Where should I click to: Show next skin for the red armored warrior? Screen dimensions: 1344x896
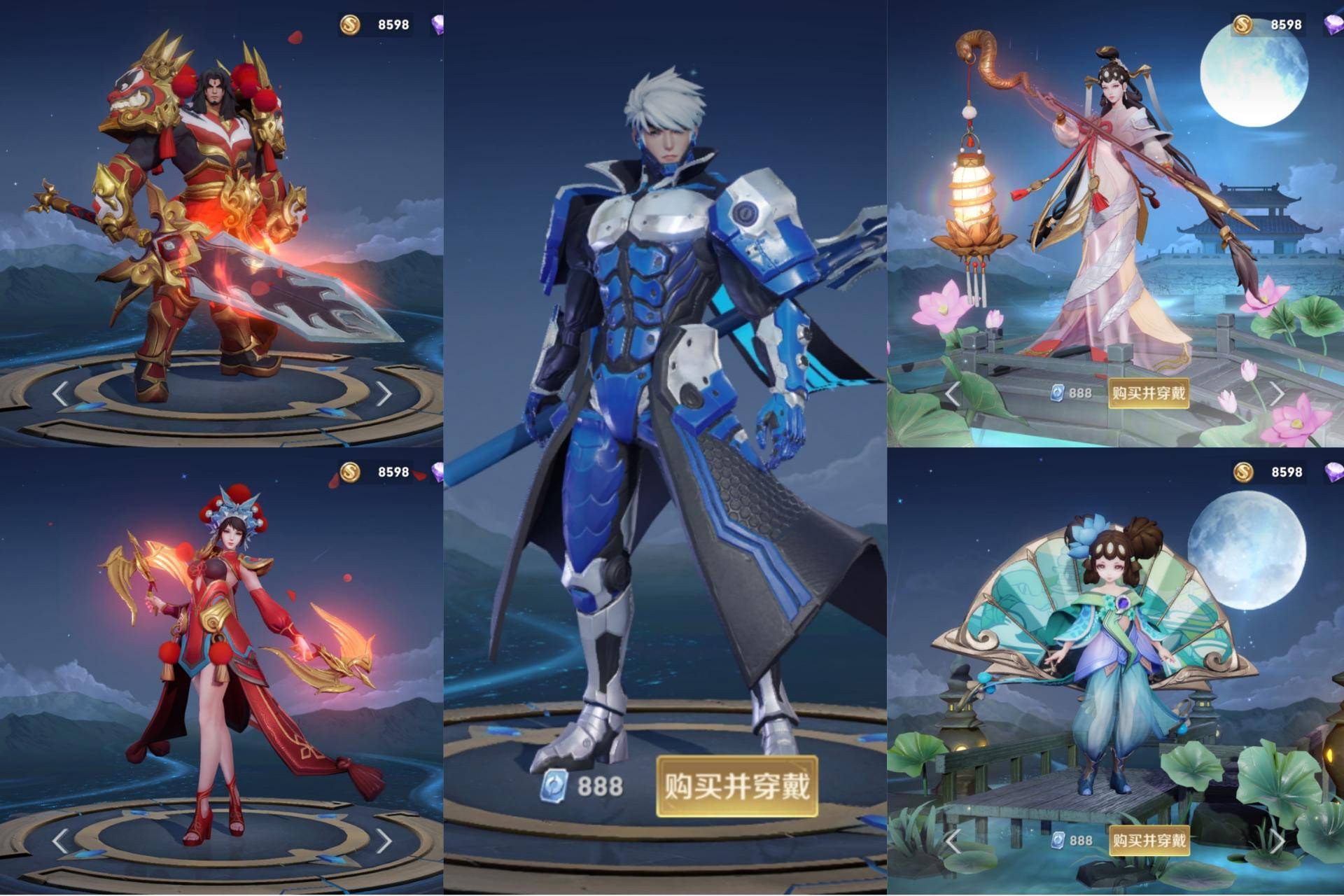[x=384, y=394]
